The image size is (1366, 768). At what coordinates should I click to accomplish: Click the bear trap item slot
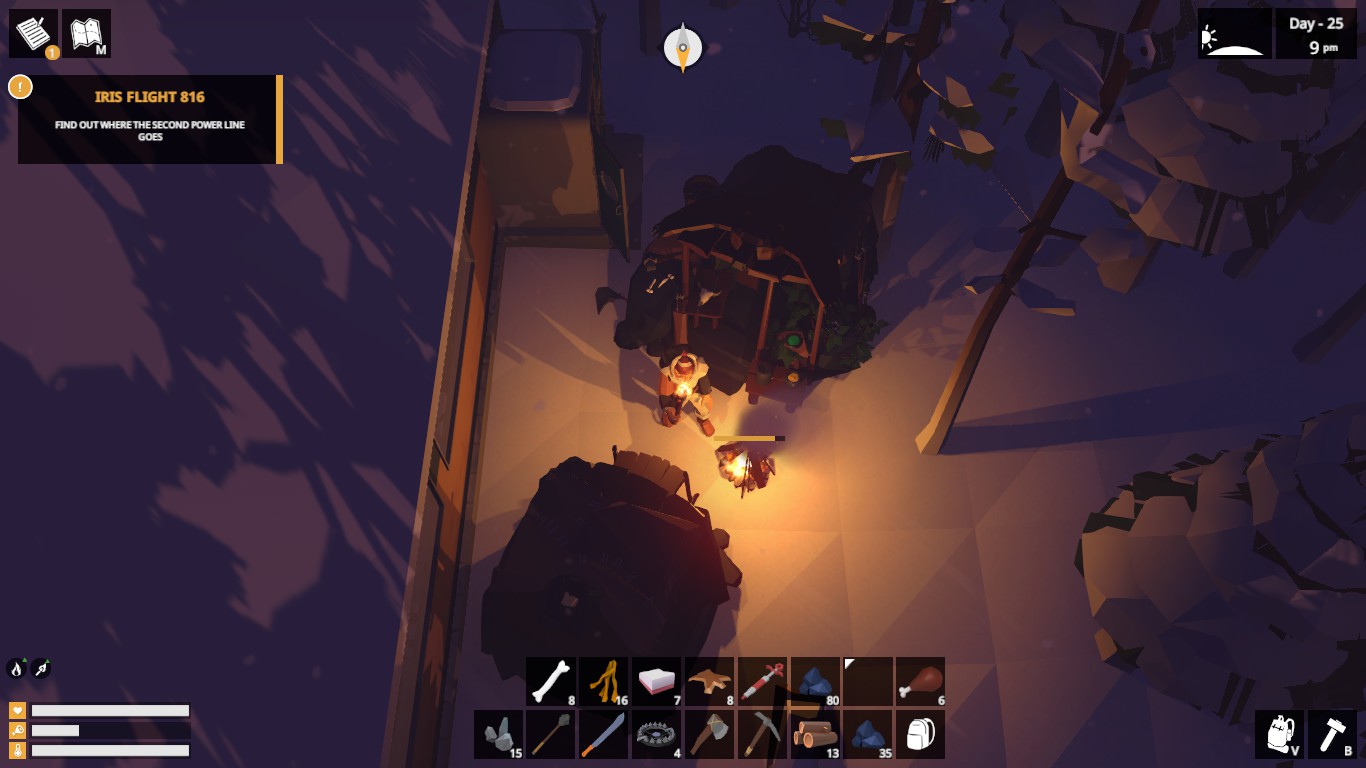(657, 734)
